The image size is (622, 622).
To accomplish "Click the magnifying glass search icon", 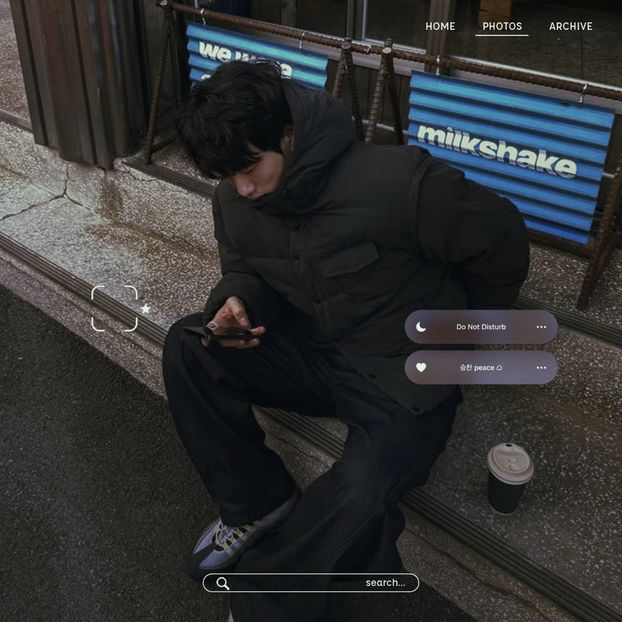I will (x=222, y=583).
